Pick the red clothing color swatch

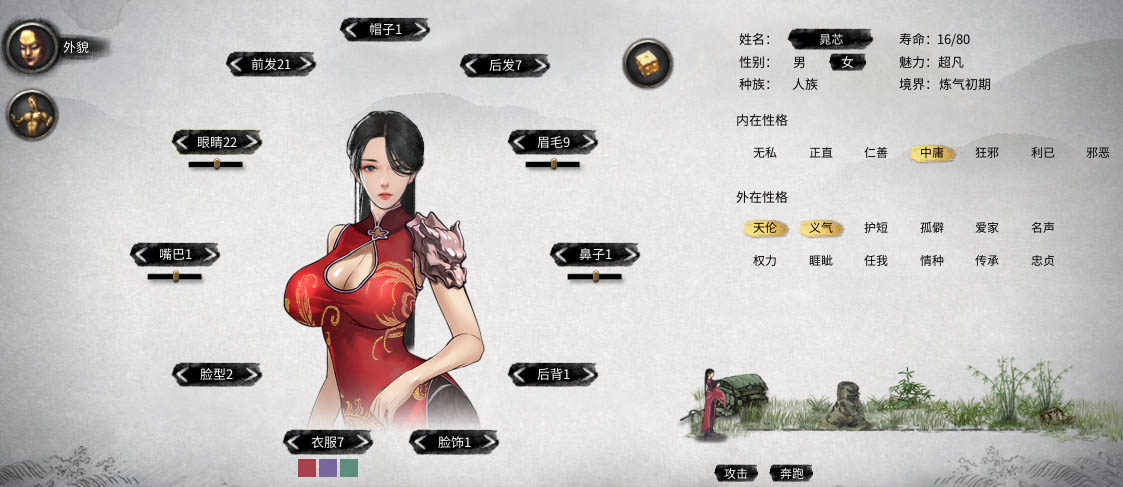pos(307,468)
